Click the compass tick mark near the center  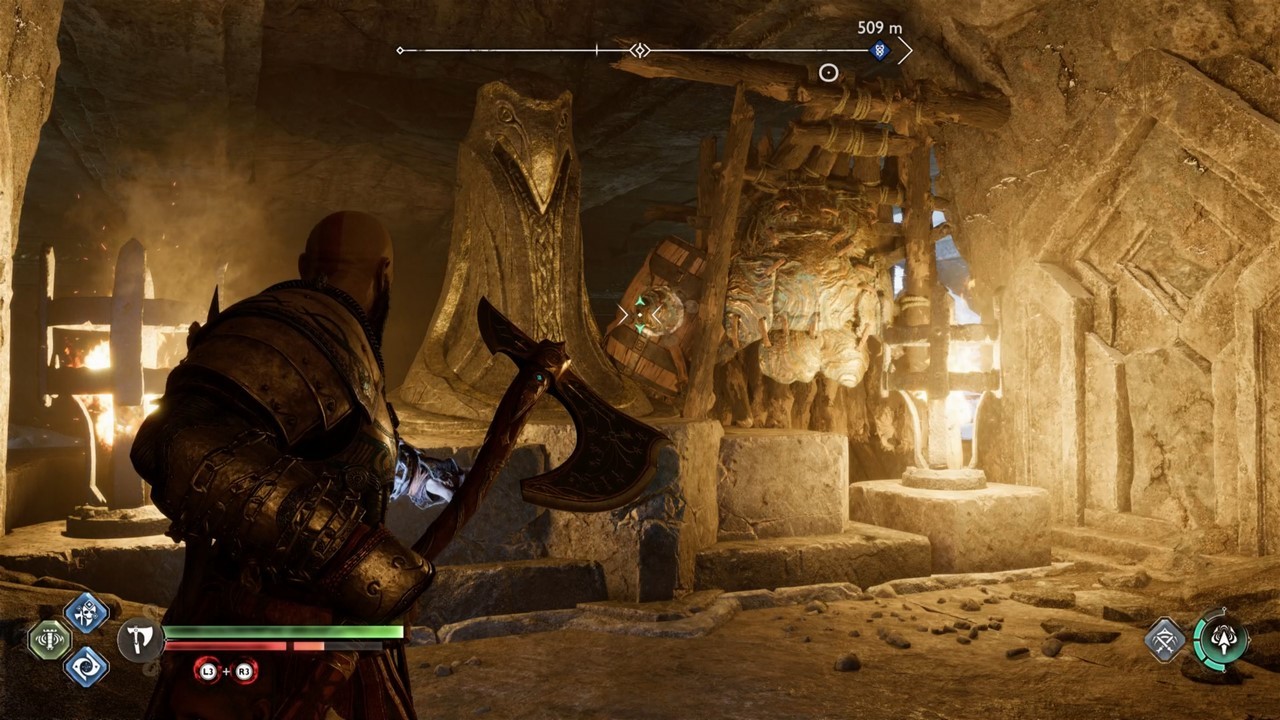tap(597, 48)
